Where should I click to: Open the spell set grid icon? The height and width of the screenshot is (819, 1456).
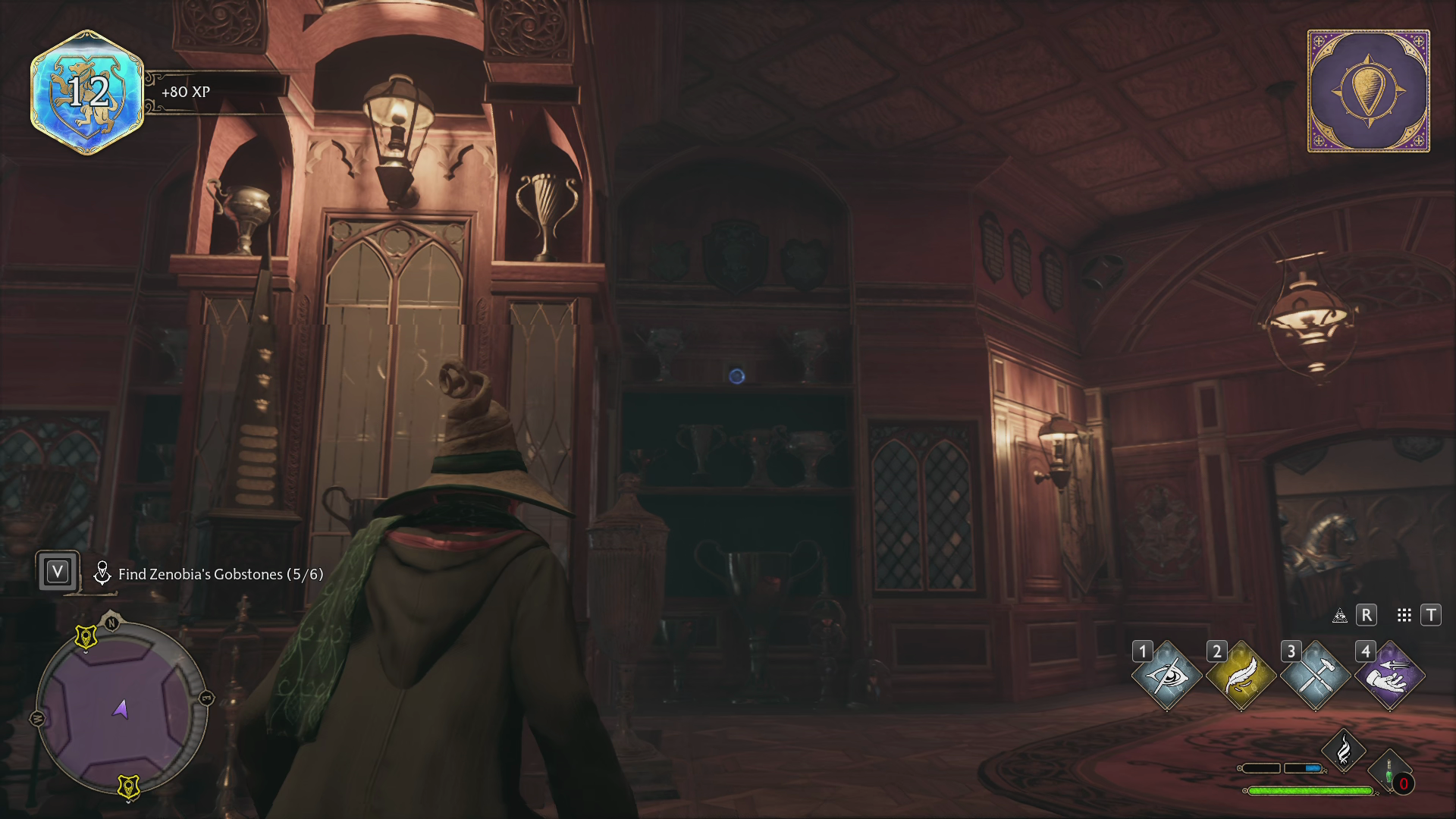(x=1404, y=616)
